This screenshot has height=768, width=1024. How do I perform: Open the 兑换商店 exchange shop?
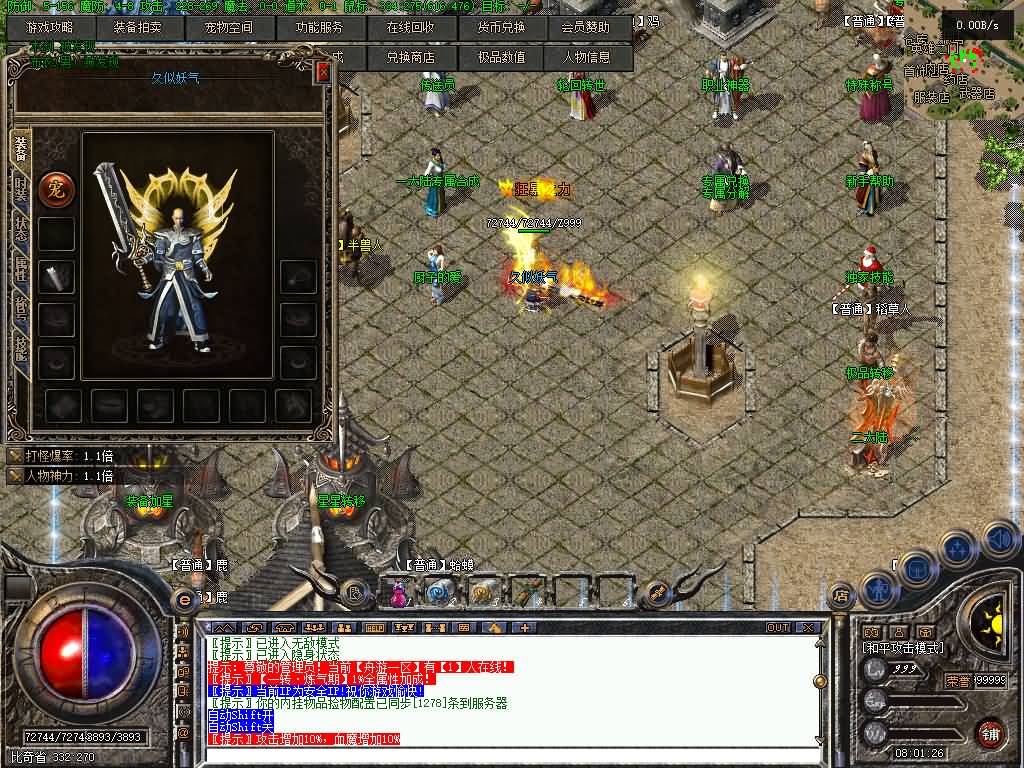(410, 58)
